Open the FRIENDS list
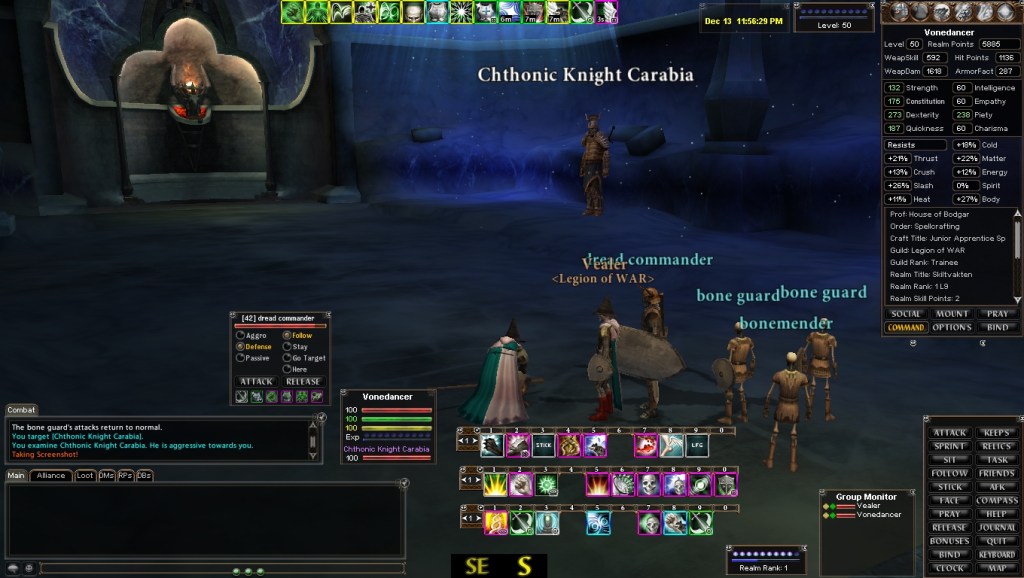Screen dimensions: 1024x578 click(996, 473)
